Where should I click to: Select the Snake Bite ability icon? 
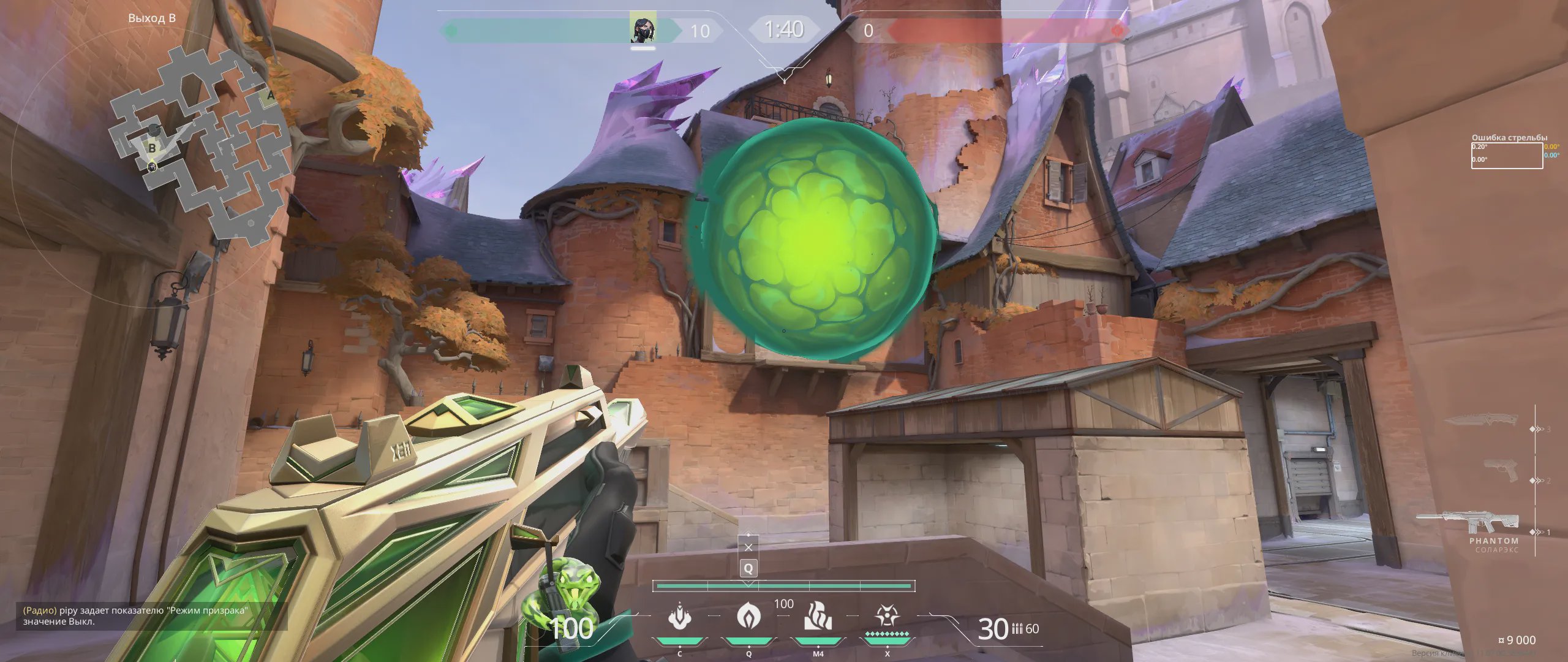pyautogui.click(x=679, y=617)
